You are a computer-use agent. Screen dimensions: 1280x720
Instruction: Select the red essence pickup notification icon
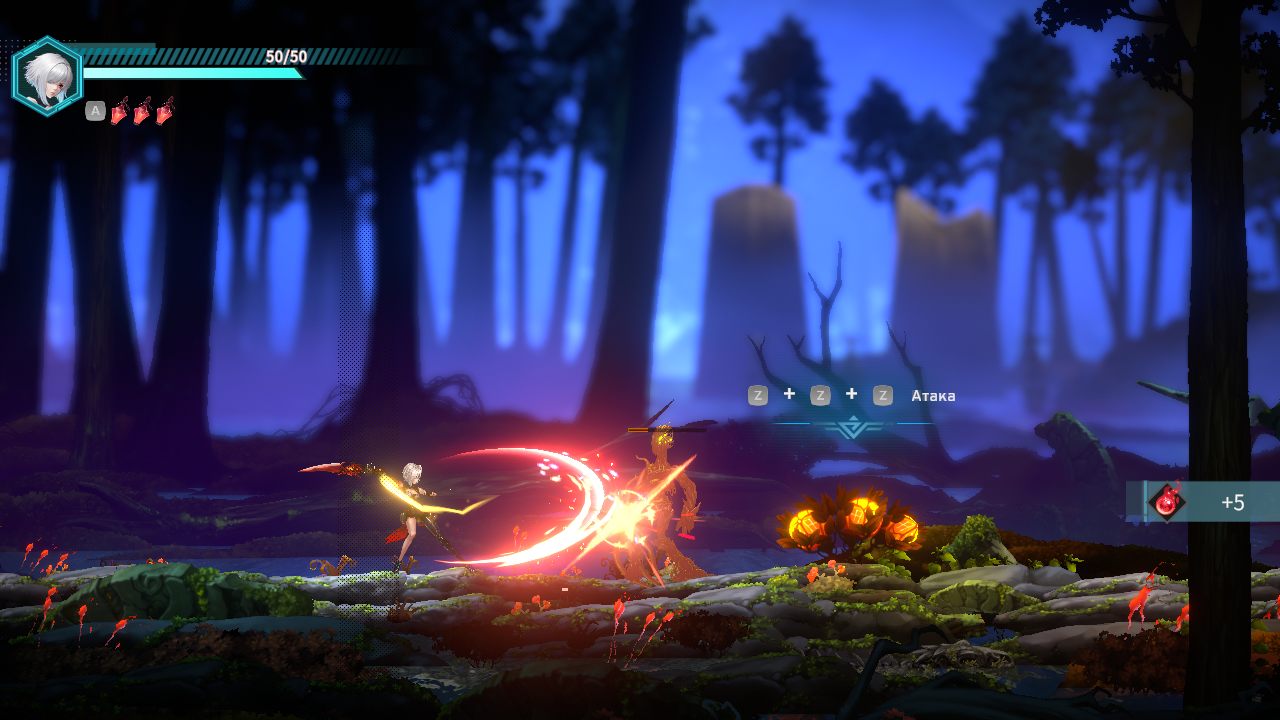1166,501
